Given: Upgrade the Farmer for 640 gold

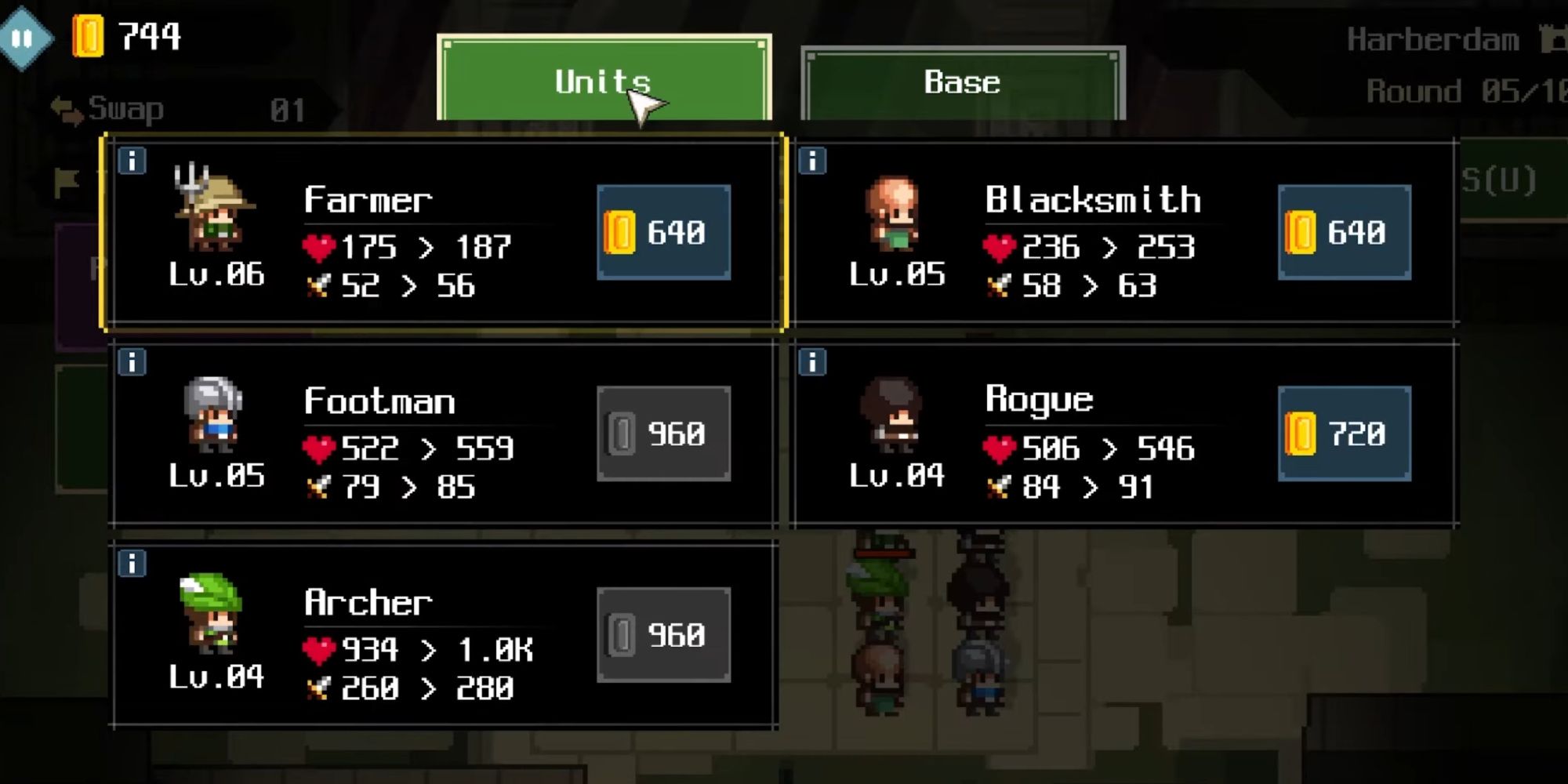Looking at the screenshot, I should pos(662,233).
